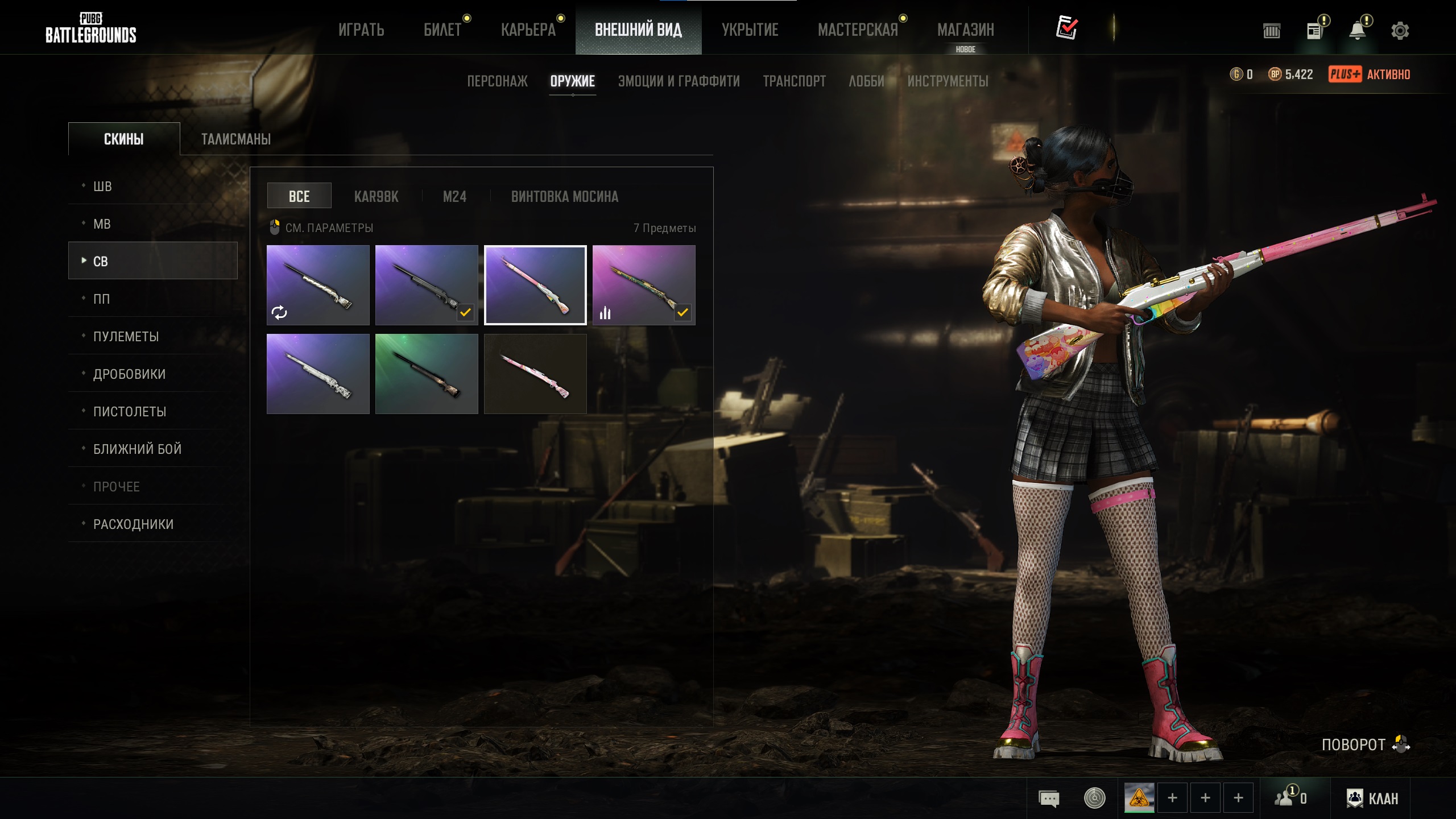The height and width of the screenshot is (819, 1456).
Task: Filter skins by ВИНТОВКА МОСИНА
Action: (564, 197)
